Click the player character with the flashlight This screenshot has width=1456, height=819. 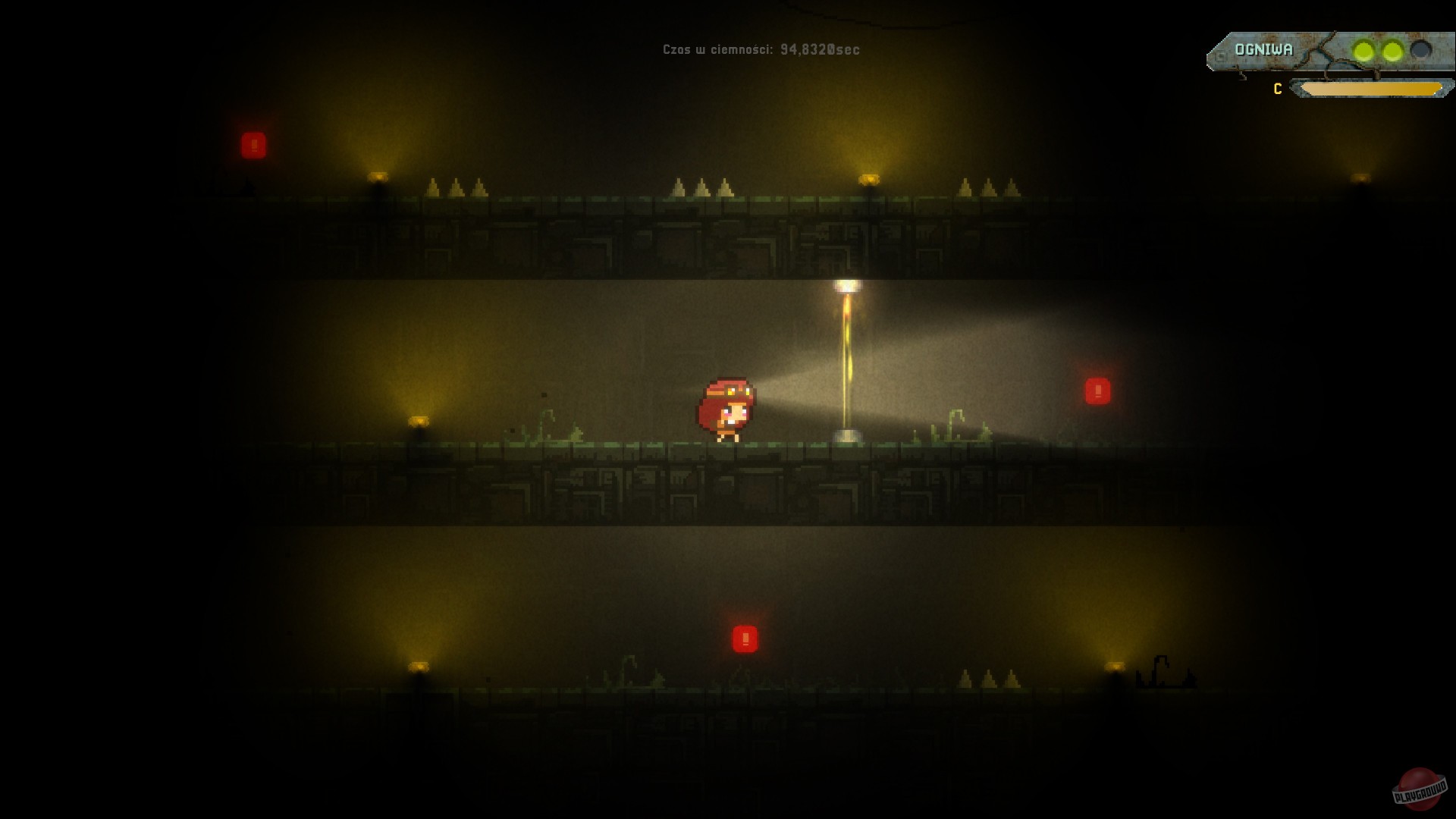point(726,408)
